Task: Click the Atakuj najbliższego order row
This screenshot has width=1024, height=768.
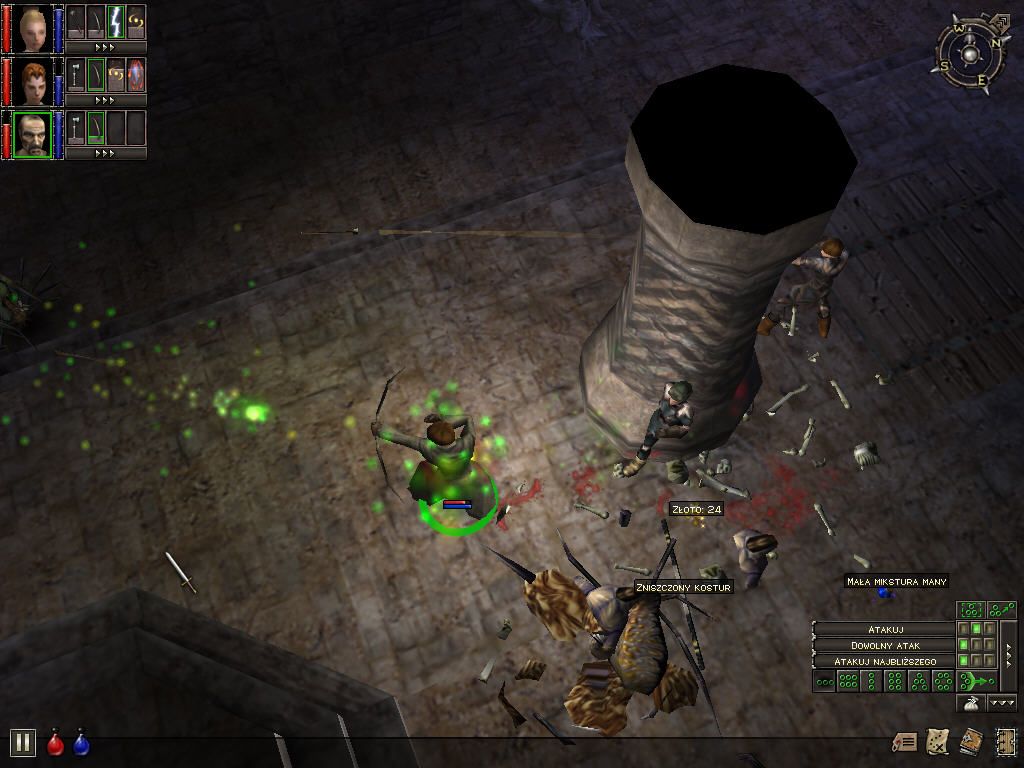Action: click(884, 662)
